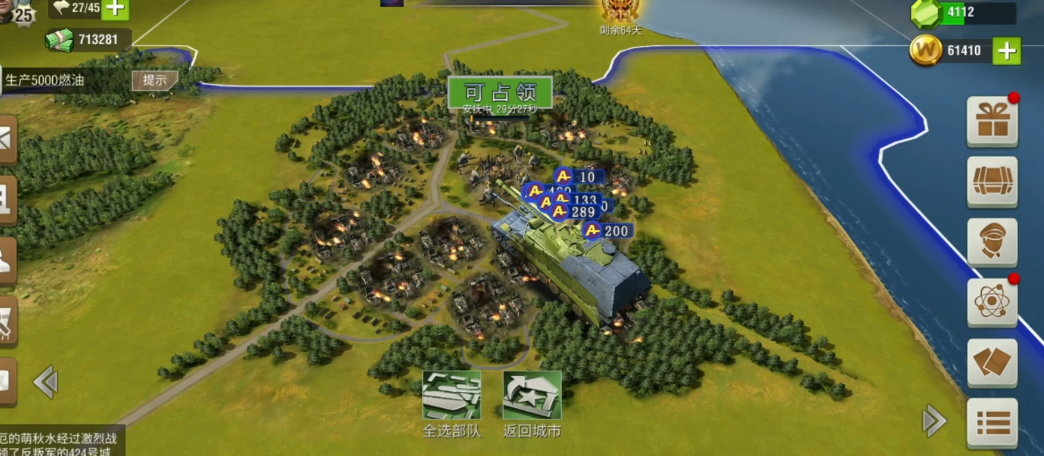Click the 提示 hint button

point(154,80)
